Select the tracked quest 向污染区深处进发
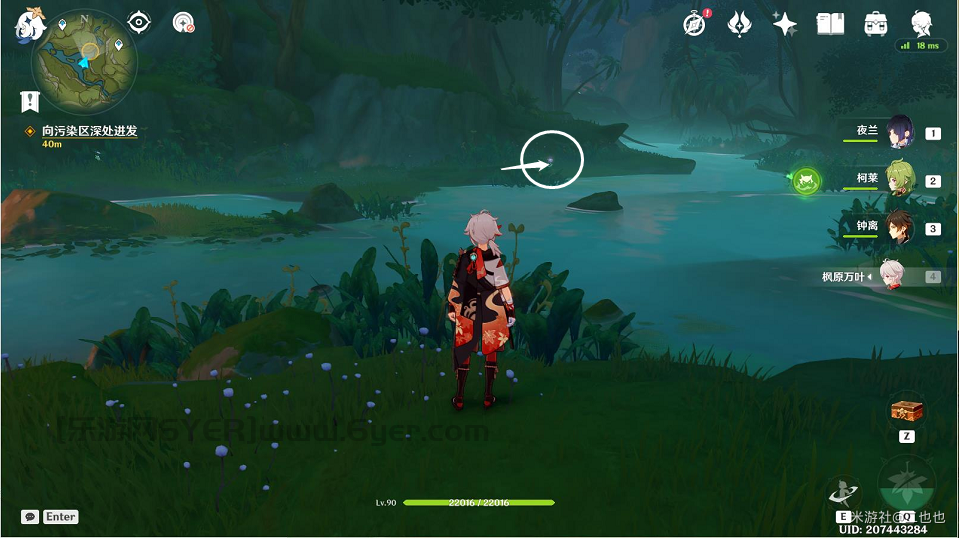Screen dimensions: 960x538 point(89,131)
